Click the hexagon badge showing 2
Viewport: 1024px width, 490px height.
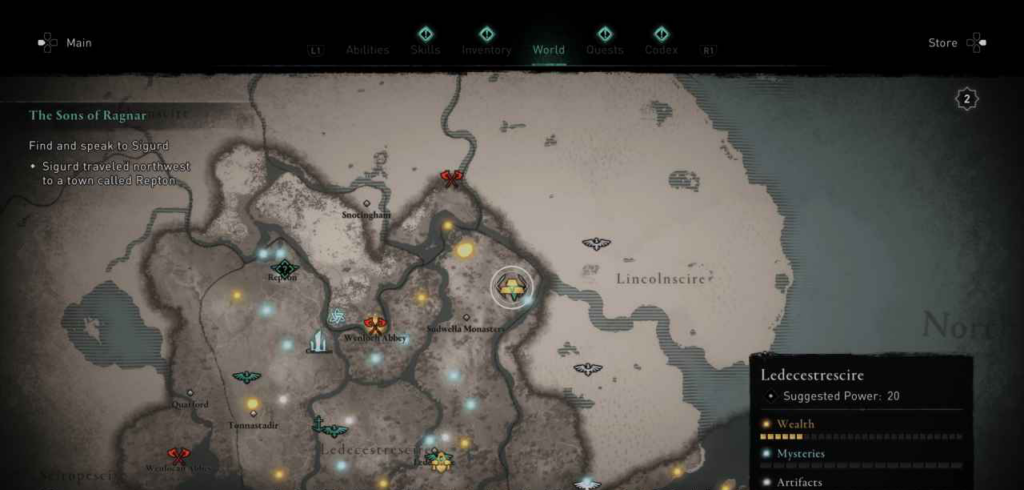tap(966, 98)
